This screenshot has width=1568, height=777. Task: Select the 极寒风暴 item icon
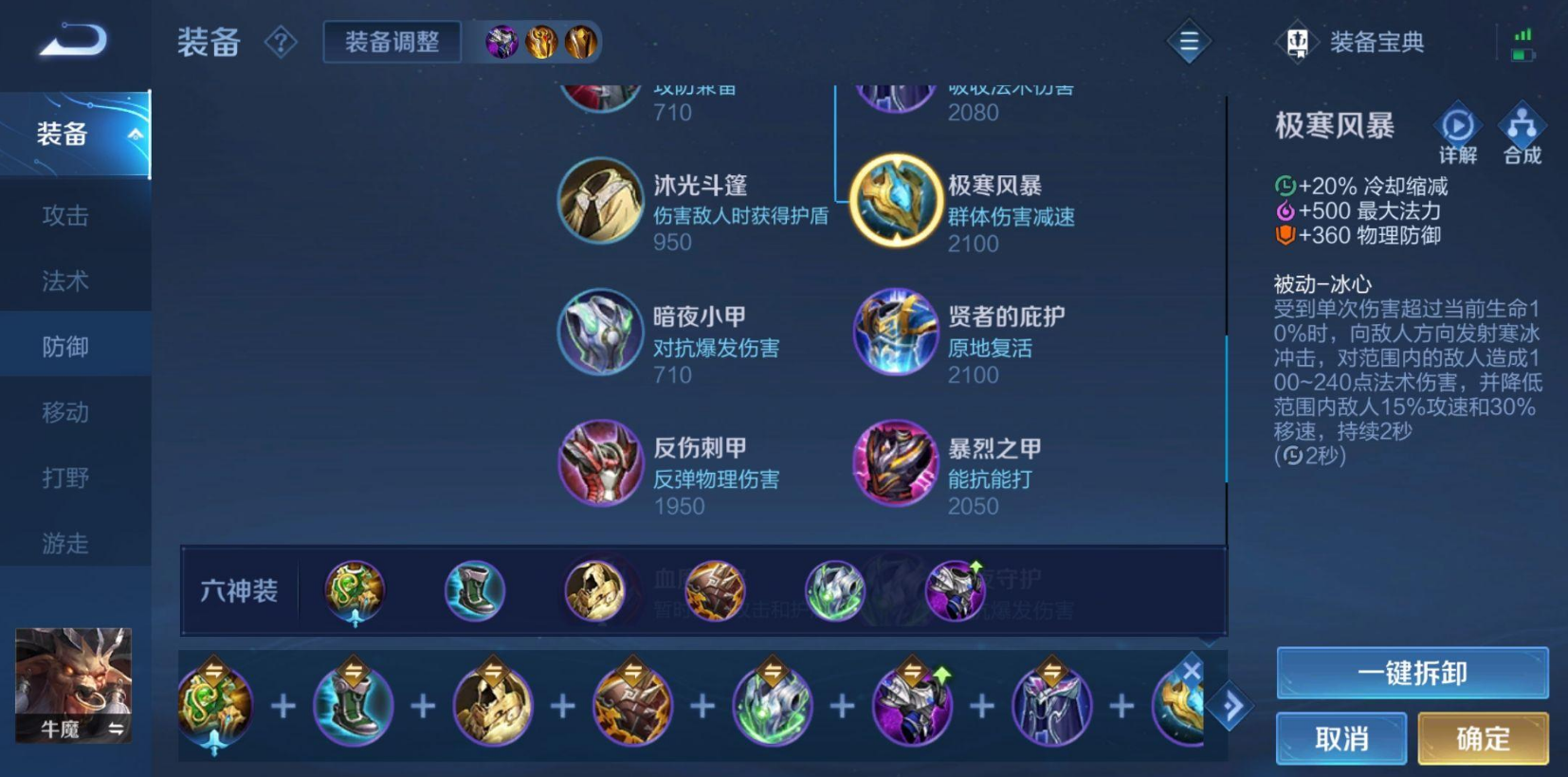(x=895, y=200)
